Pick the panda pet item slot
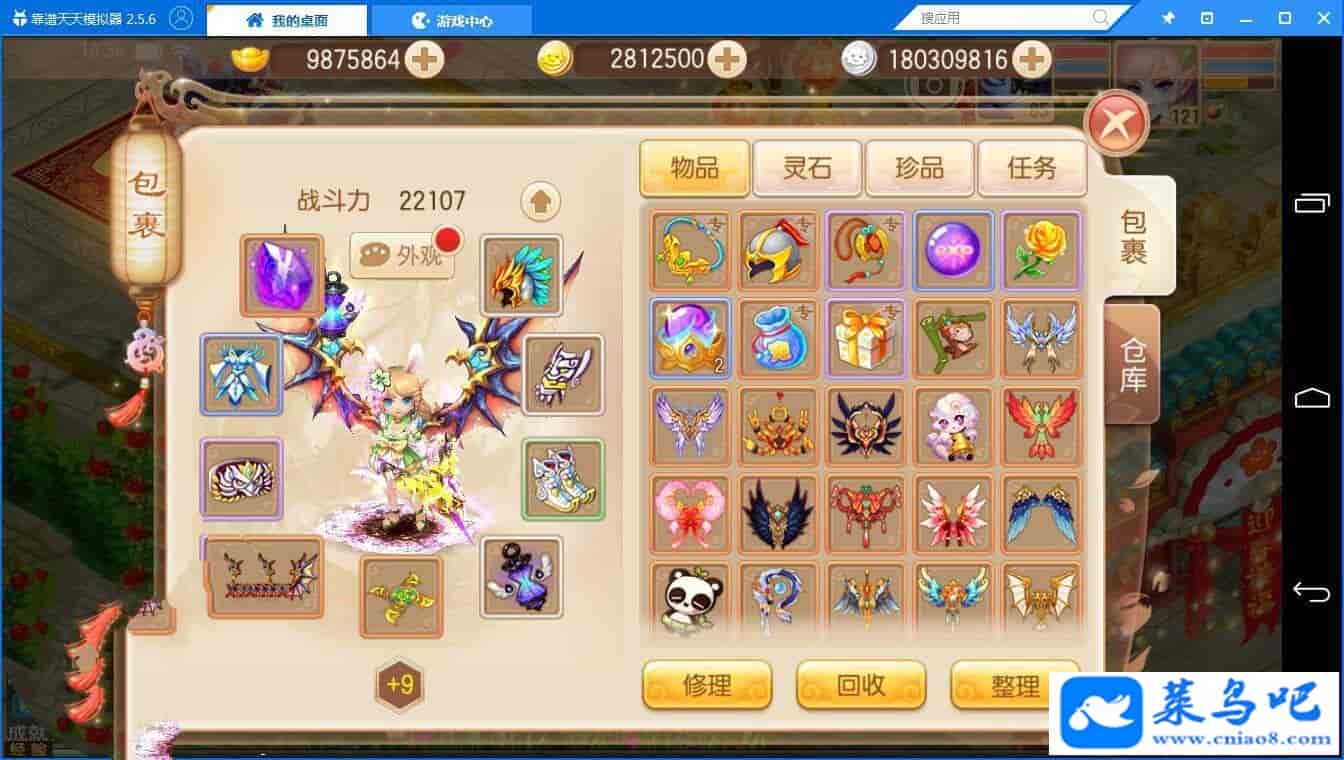The image size is (1344, 760). pyautogui.click(x=690, y=600)
